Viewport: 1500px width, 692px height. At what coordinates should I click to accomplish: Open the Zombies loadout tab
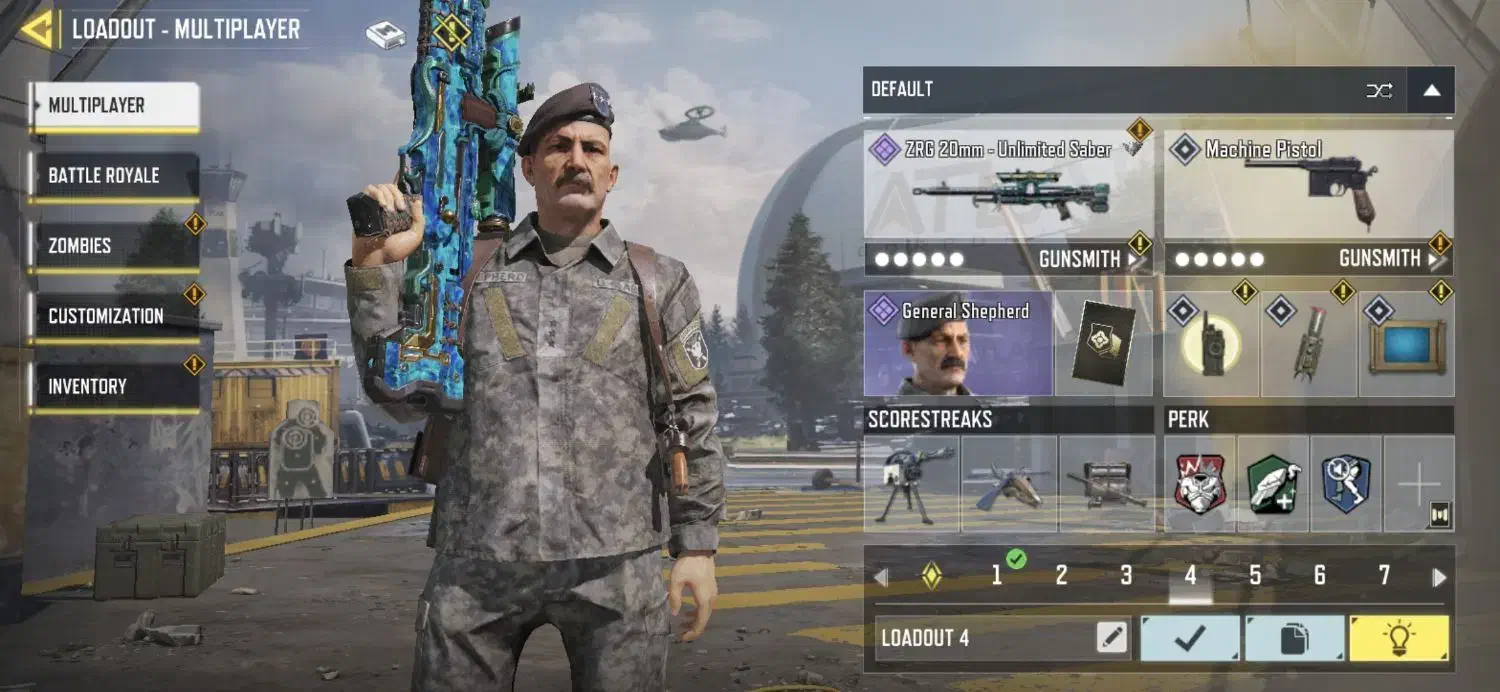coord(113,246)
